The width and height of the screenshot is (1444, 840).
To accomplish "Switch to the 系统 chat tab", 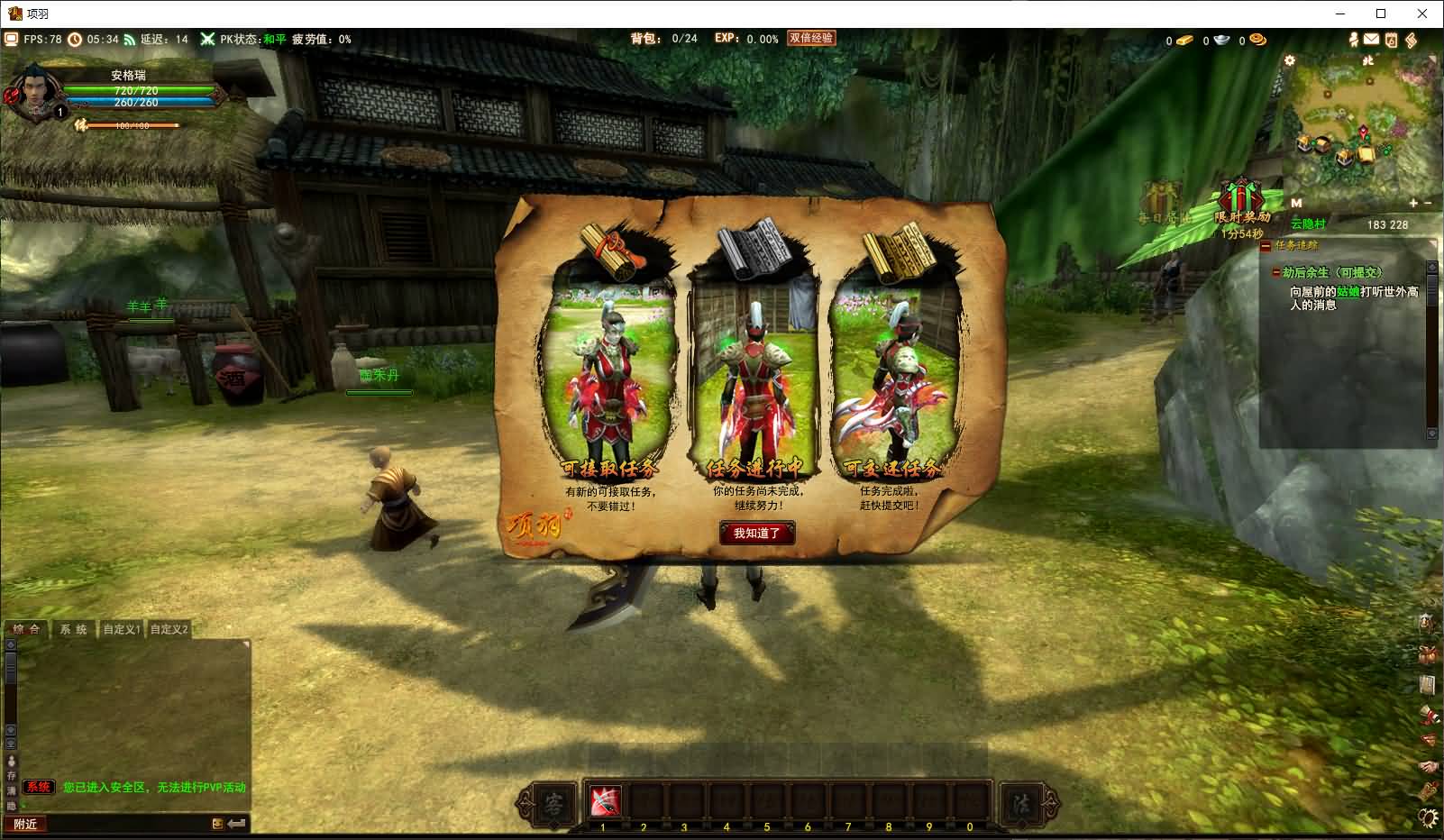I will (x=73, y=629).
